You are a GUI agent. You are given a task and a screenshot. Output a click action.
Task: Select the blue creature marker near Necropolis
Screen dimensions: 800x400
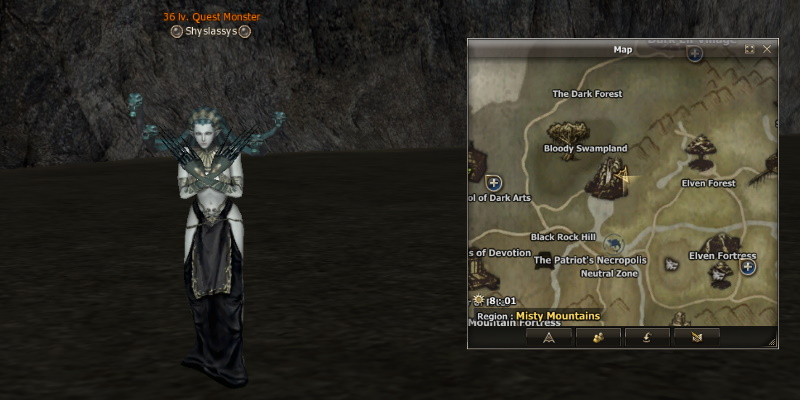(x=614, y=243)
